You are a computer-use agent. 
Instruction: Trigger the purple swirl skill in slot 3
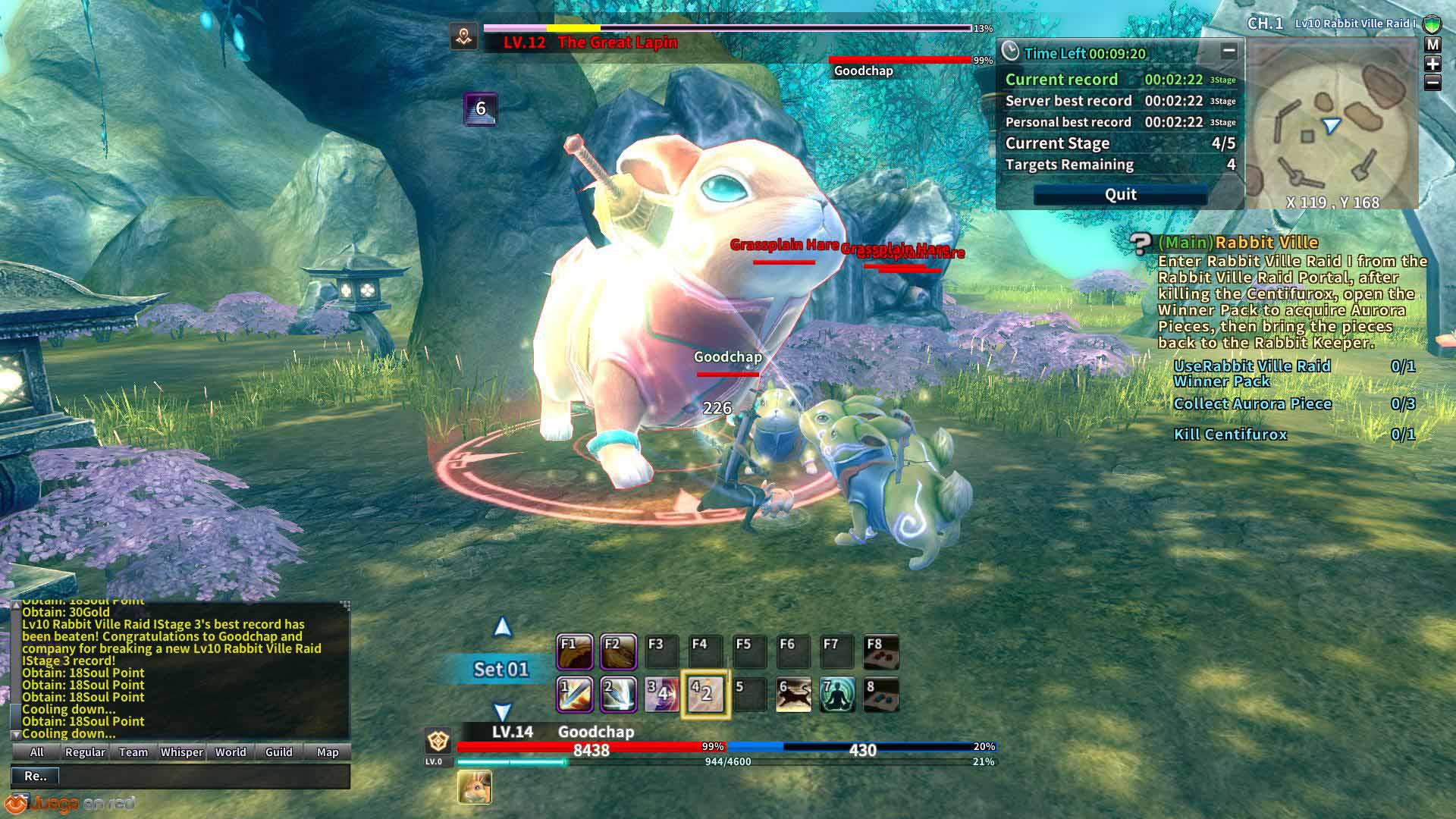coord(662,695)
